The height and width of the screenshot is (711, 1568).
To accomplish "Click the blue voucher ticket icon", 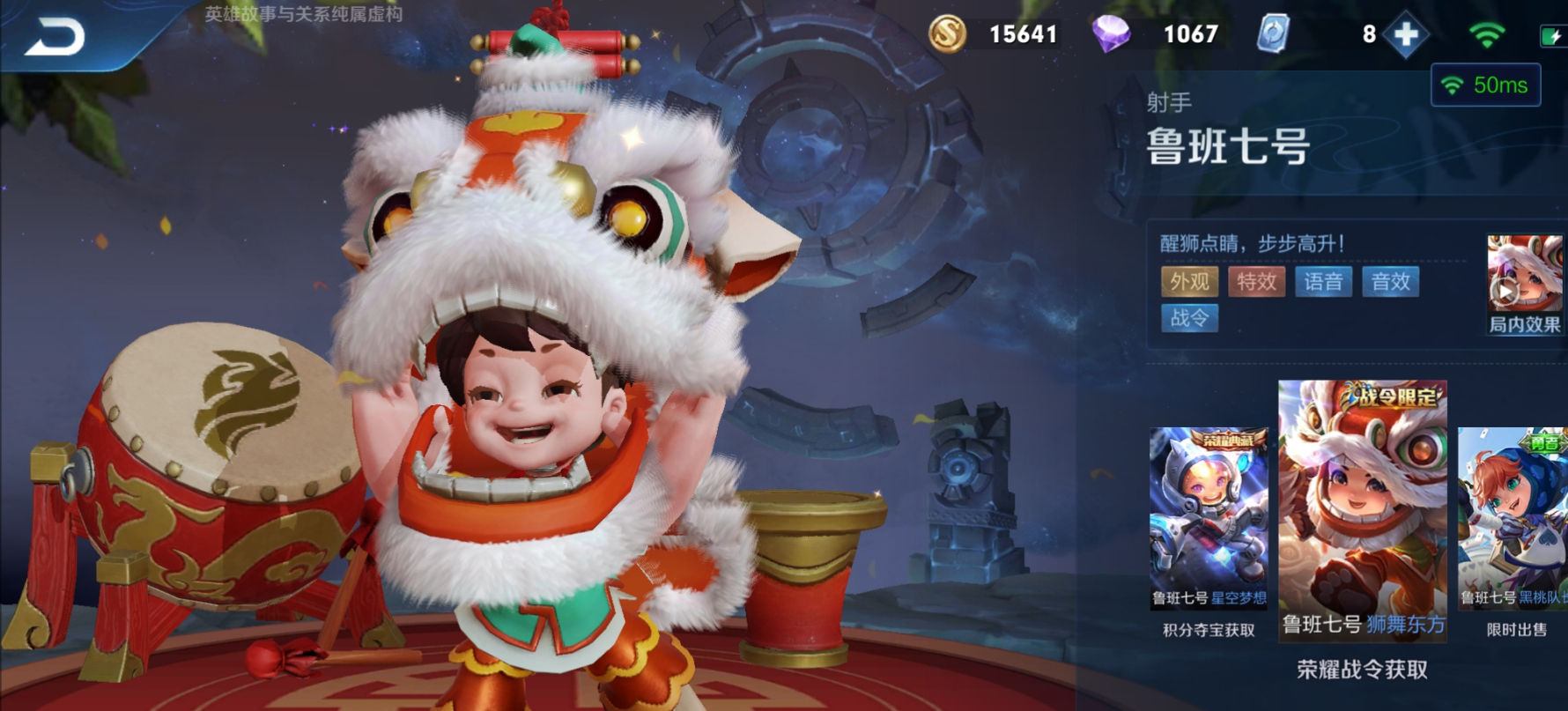I will tap(1273, 34).
